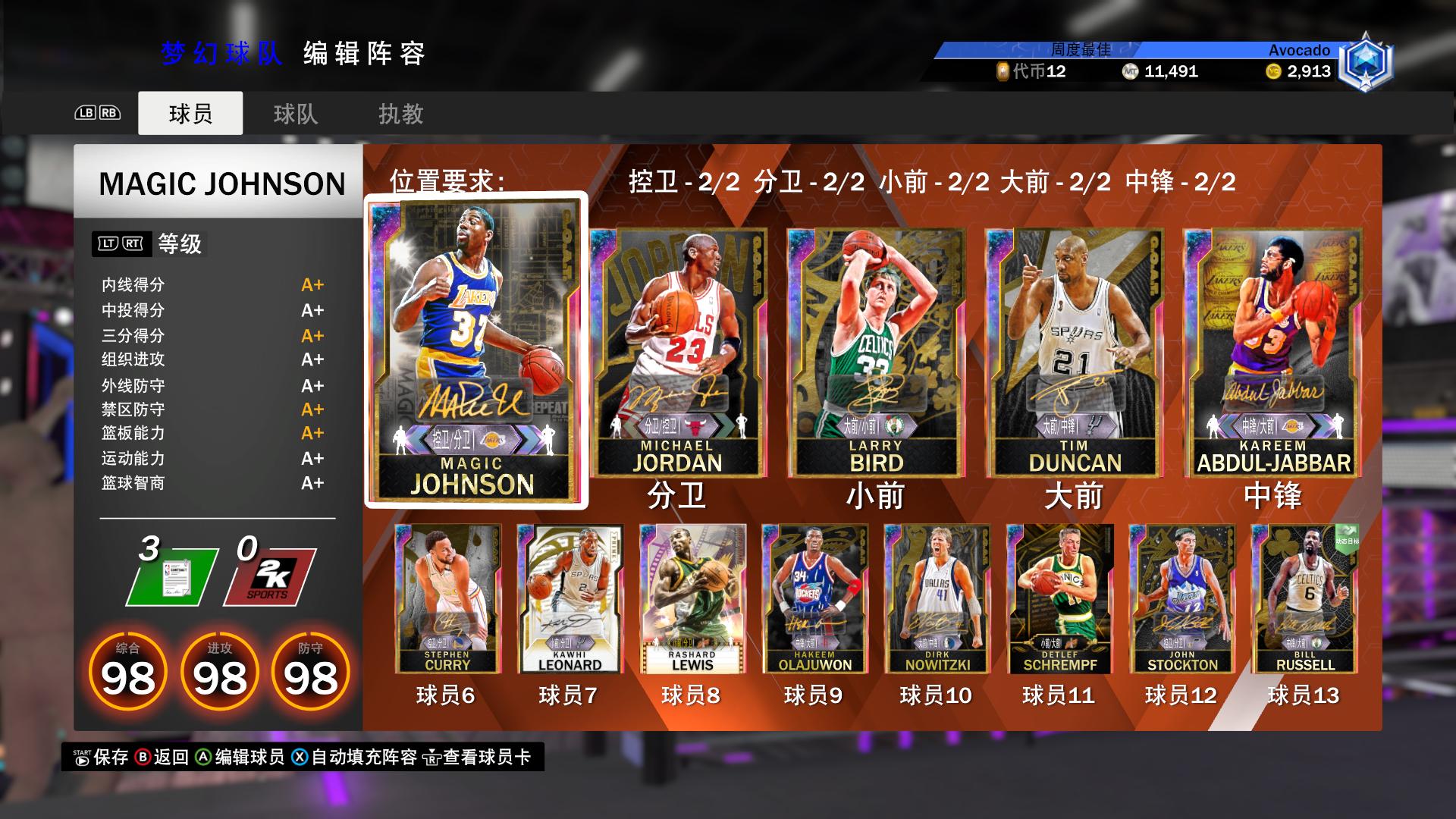Switch to the 球队 tab
Screen dimensions: 1456x819
pyautogui.click(x=295, y=114)
